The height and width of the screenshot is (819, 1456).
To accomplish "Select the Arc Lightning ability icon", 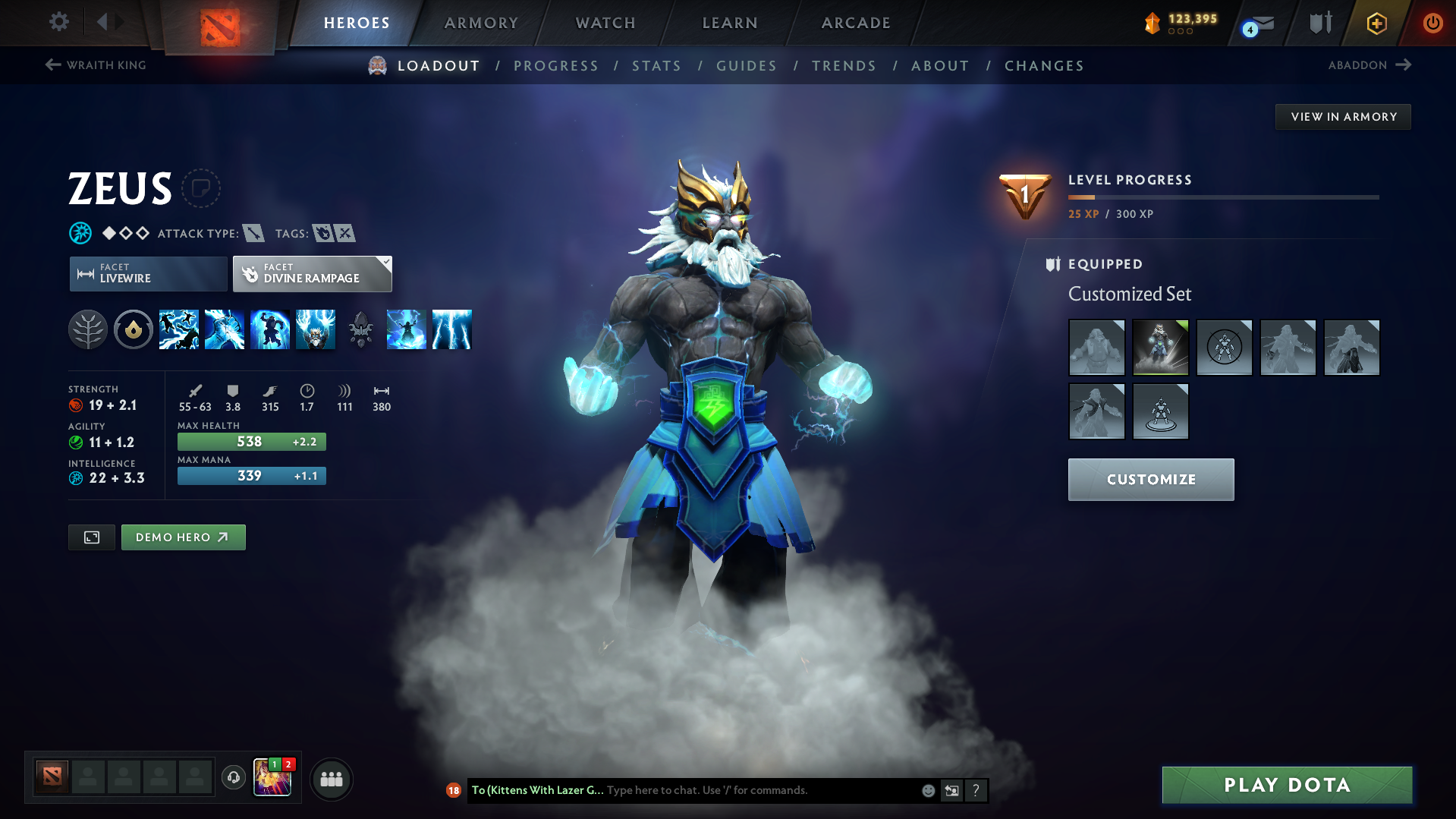I will [x=179, y=329].
